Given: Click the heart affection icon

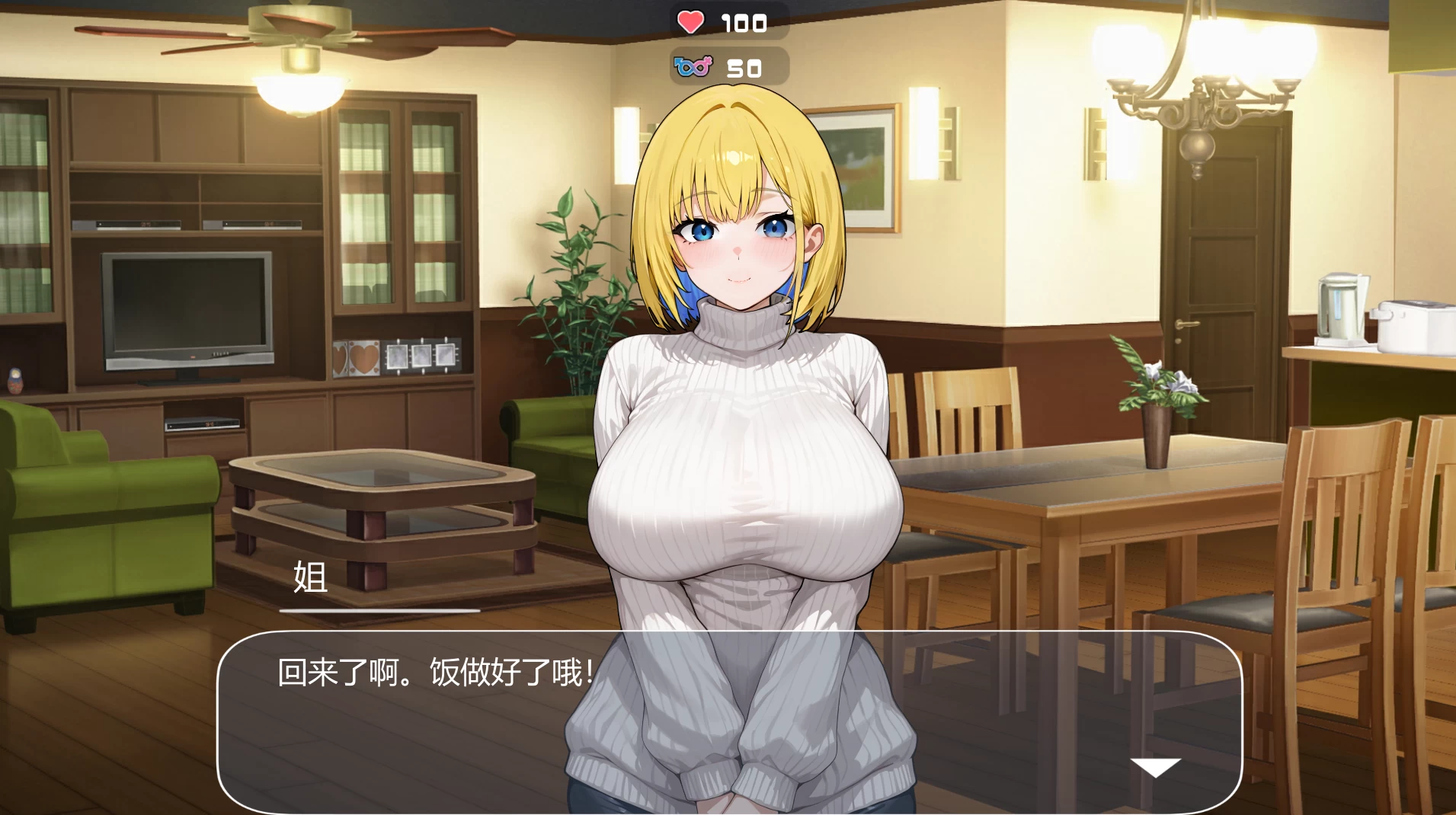Looking at the screenshot, I should (690, 21).
